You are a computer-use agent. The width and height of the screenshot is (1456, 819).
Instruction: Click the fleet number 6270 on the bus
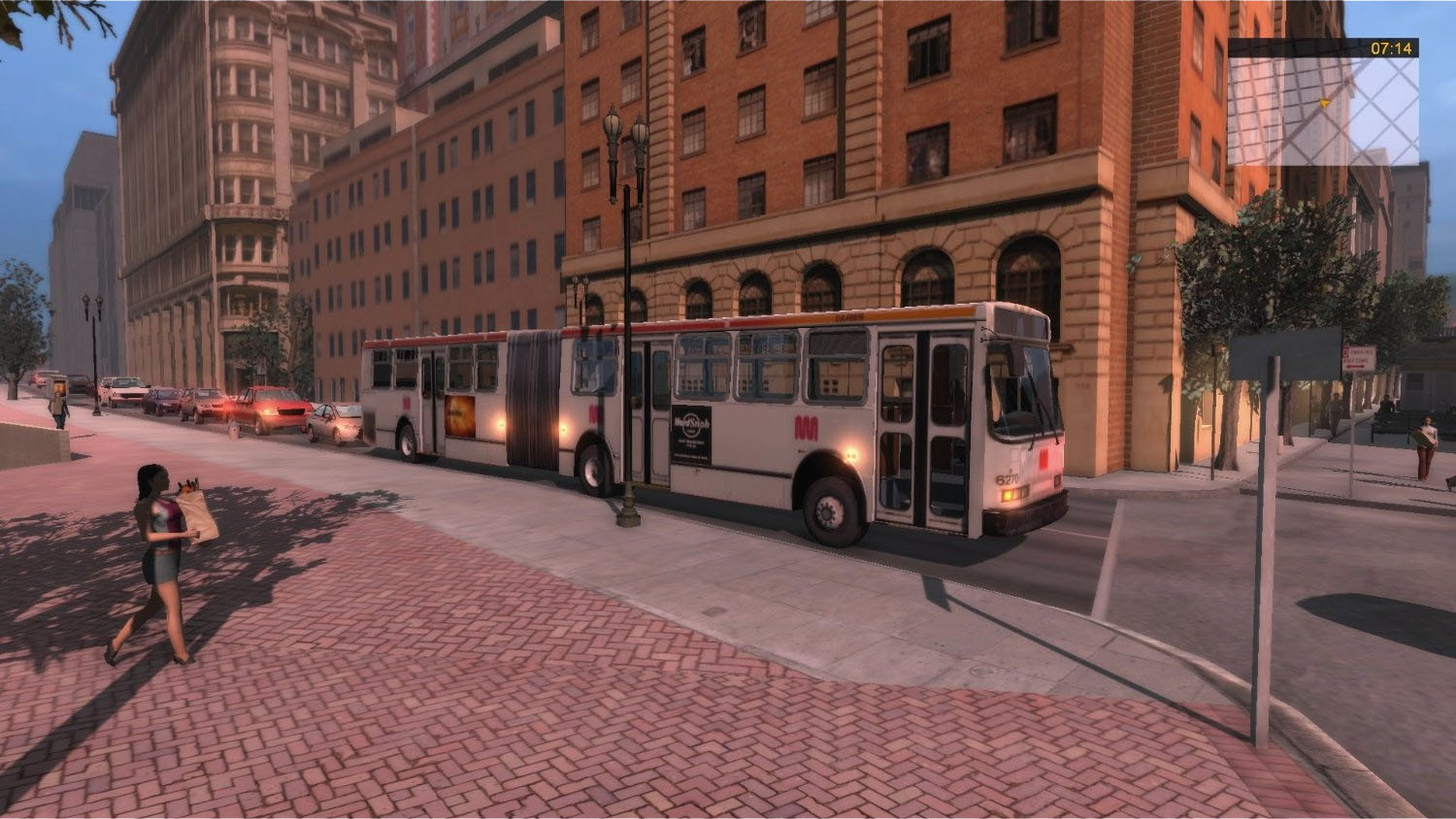pyautogui.click(x=1008, y=476)
